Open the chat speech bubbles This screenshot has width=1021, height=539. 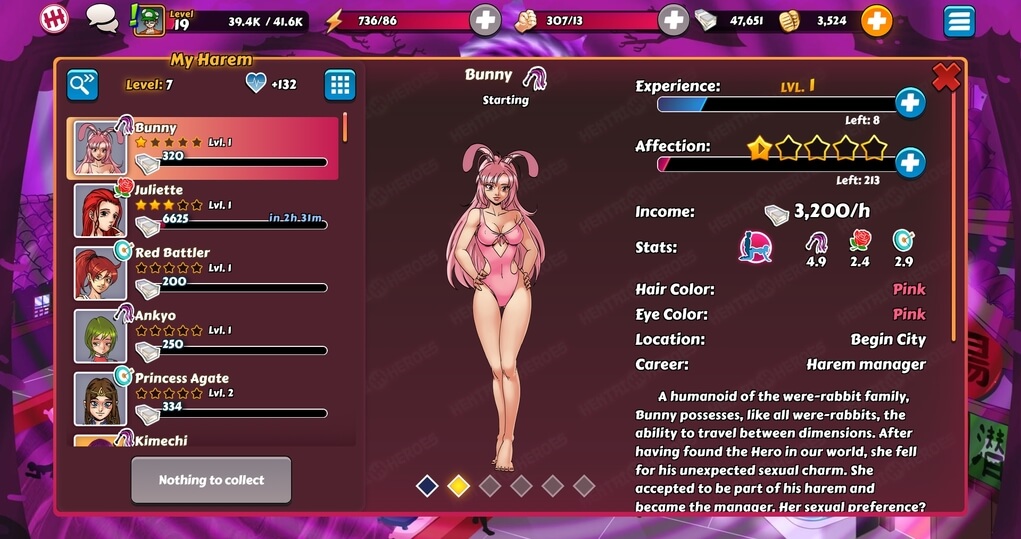tap(101, 18)
